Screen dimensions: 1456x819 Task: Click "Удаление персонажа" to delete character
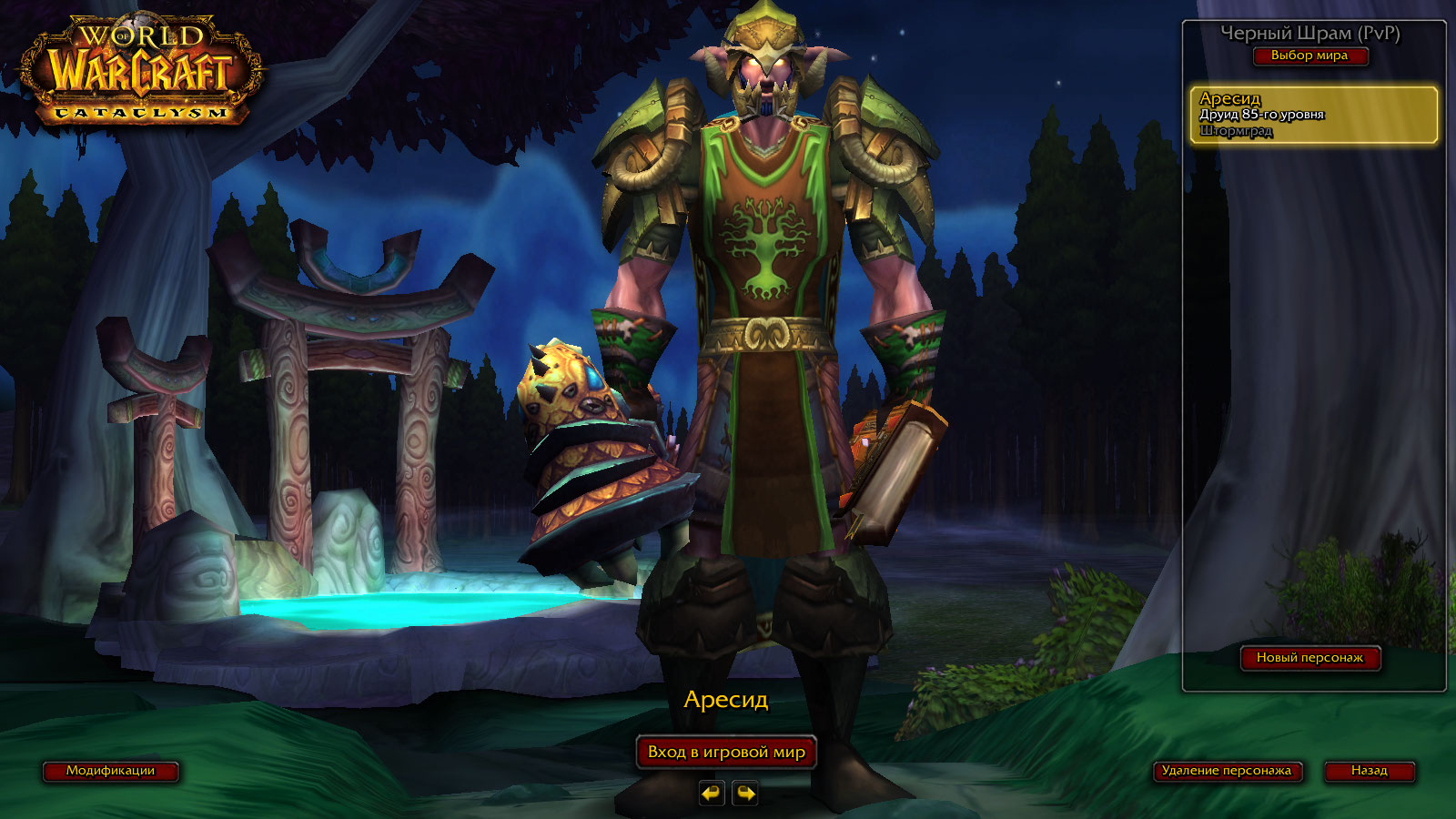[1226, 771]
